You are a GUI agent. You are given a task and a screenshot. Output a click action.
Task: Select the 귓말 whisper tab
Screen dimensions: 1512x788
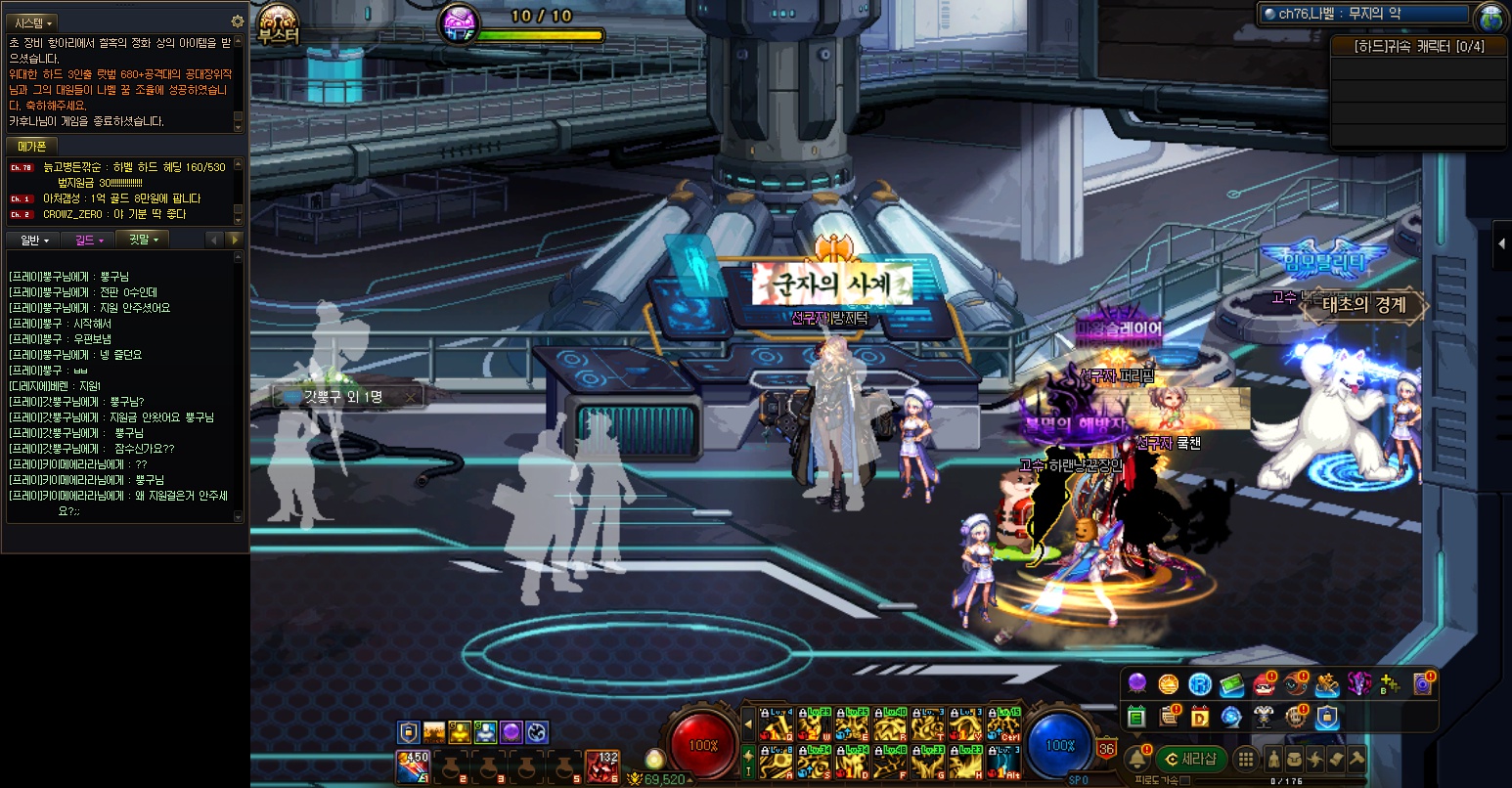(x=143, y=240)
